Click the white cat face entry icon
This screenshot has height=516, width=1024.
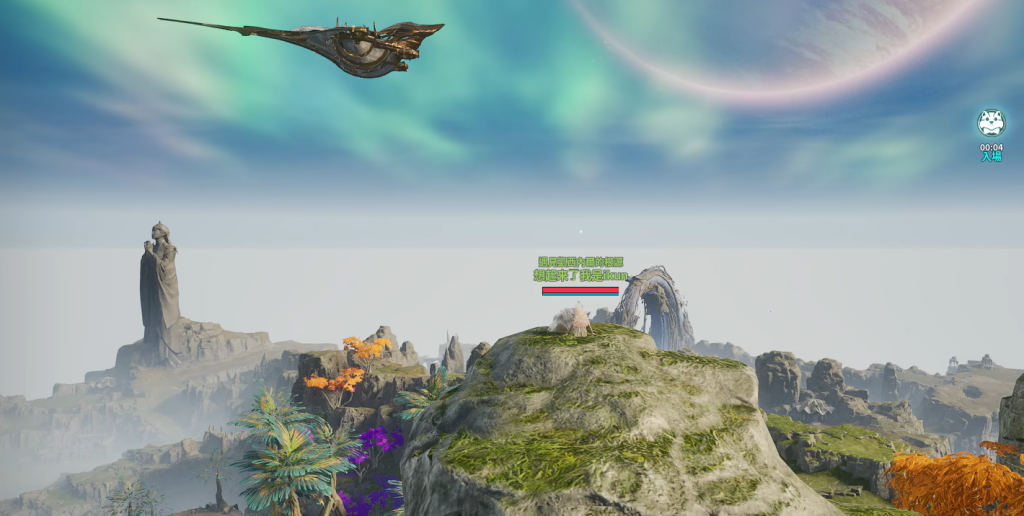[x=990, y=123]
